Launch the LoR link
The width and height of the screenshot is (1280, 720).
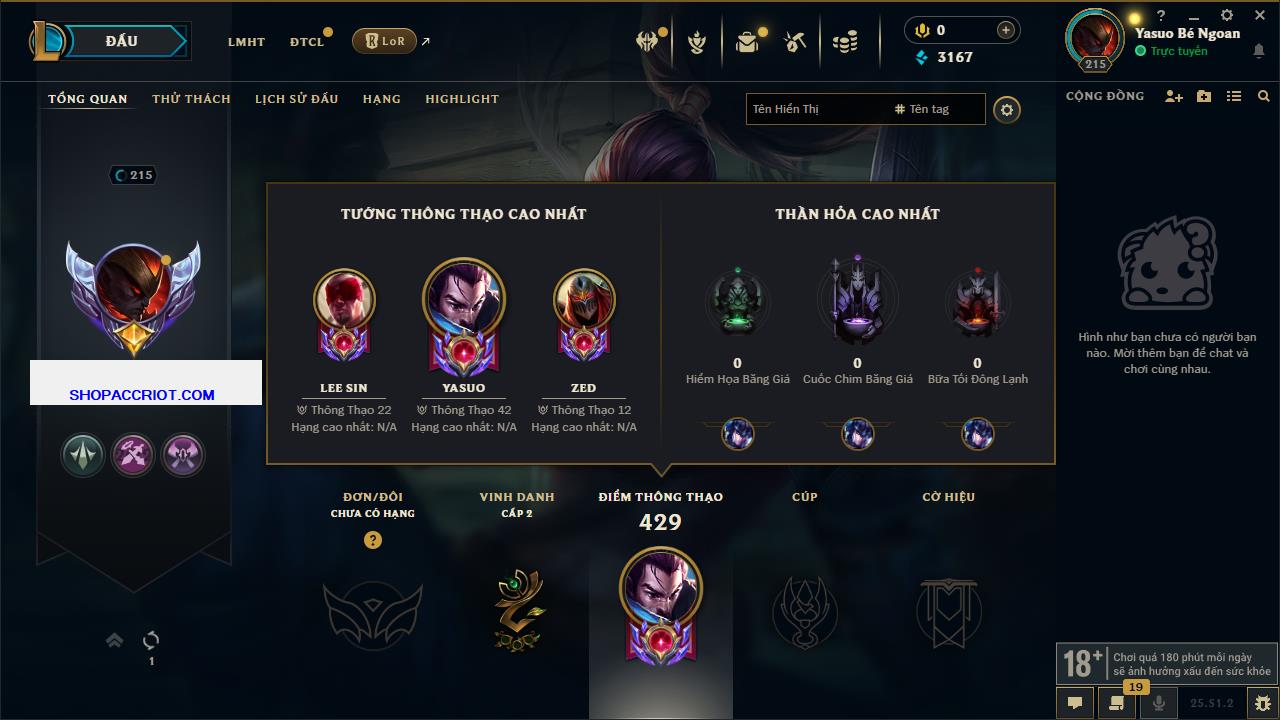pyautogui.click(x=384, y=41)
